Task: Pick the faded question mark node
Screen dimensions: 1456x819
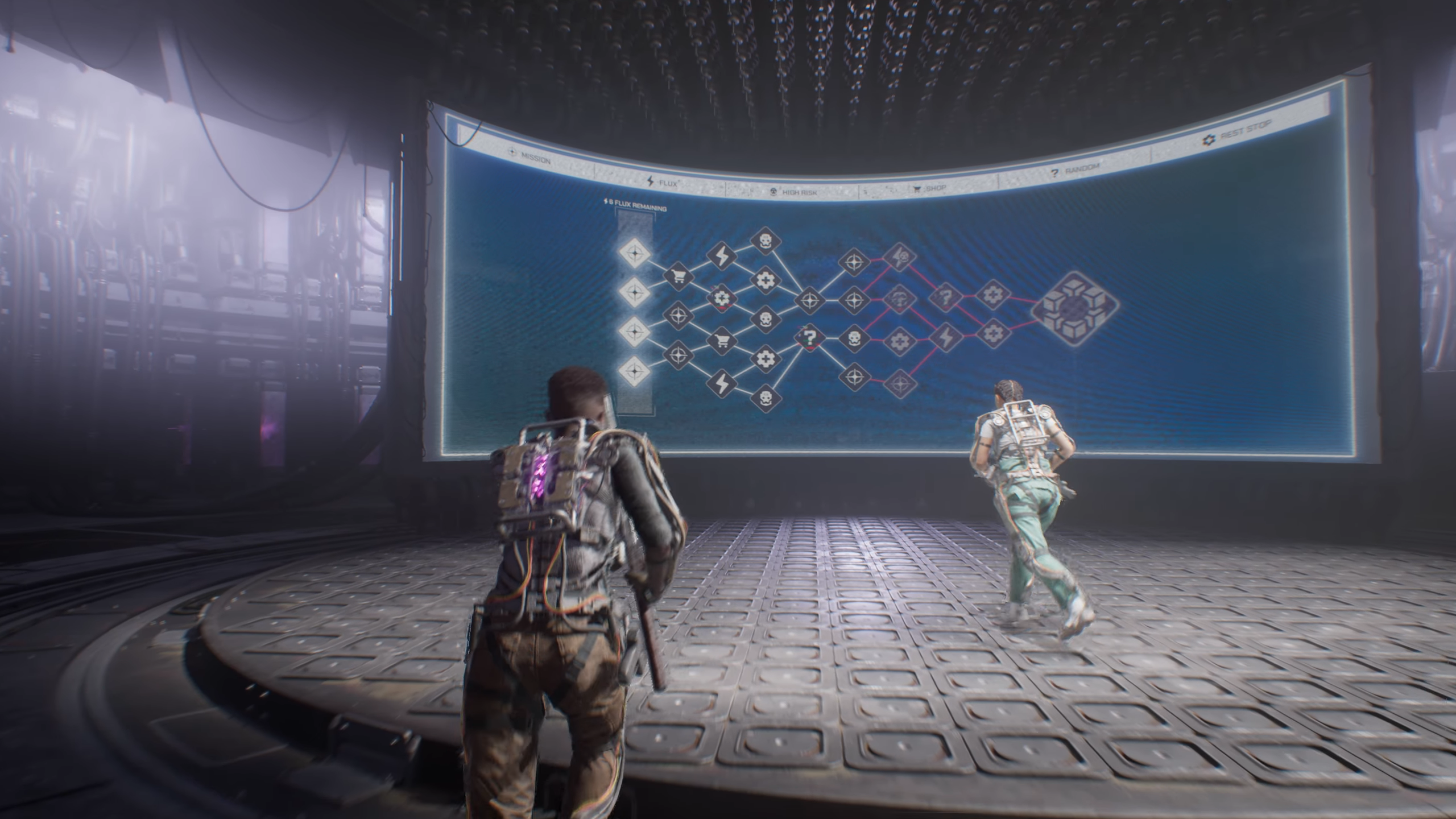Action: point(946,297)
